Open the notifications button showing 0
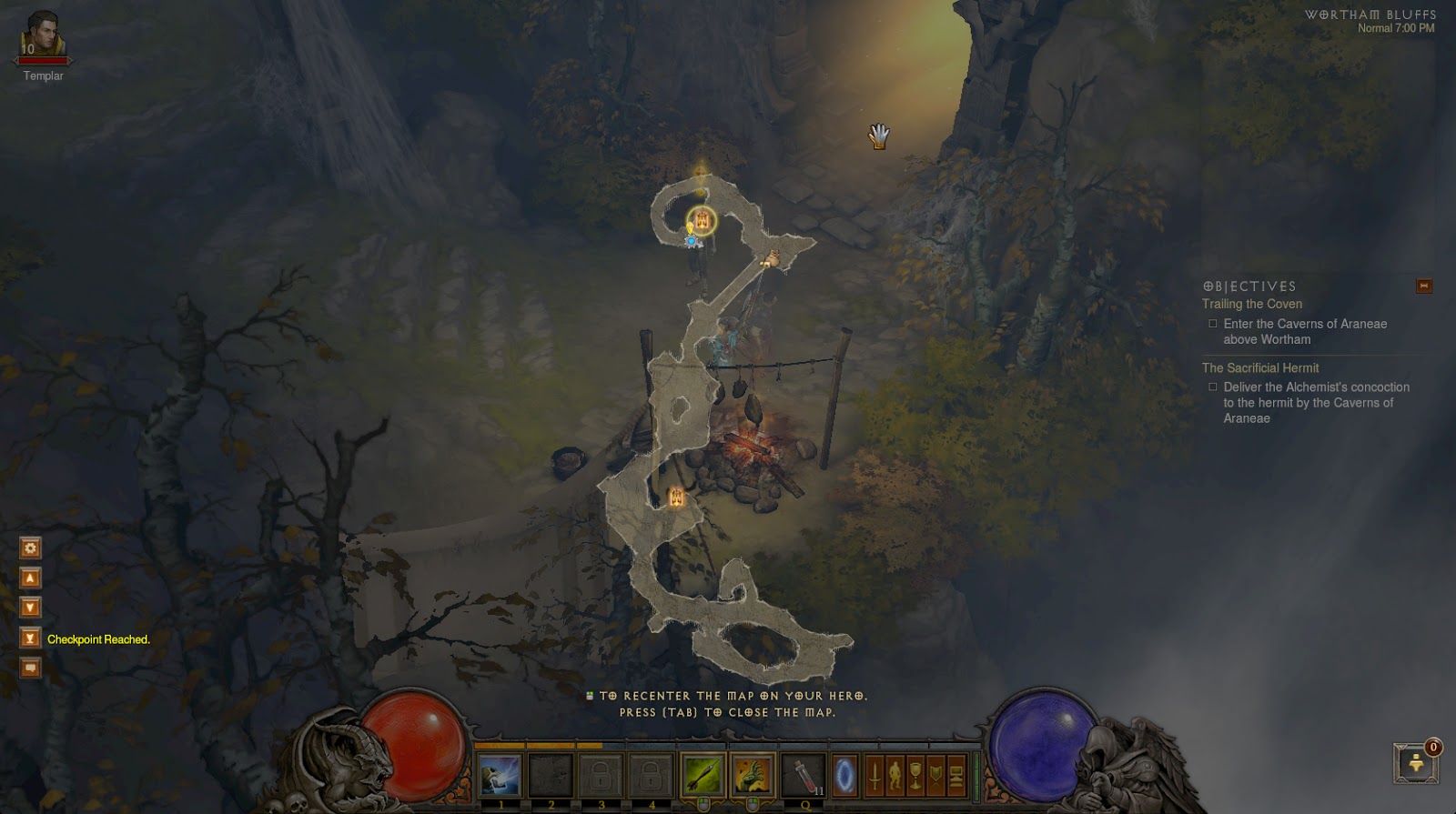Screen dimensions: 1456x814 [1416, 763]
